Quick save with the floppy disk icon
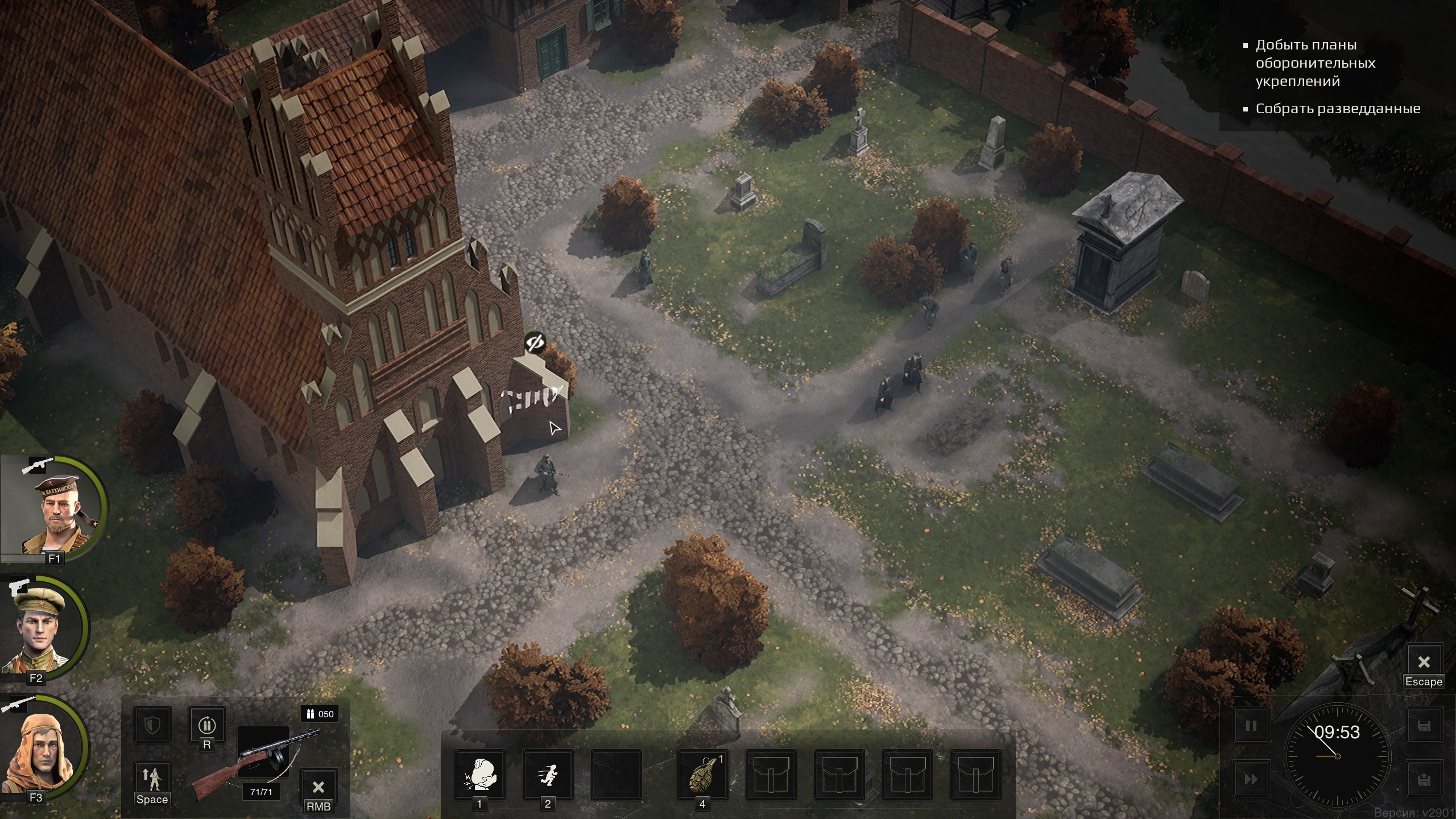The image size is (1456, 819). point(1424,726)
